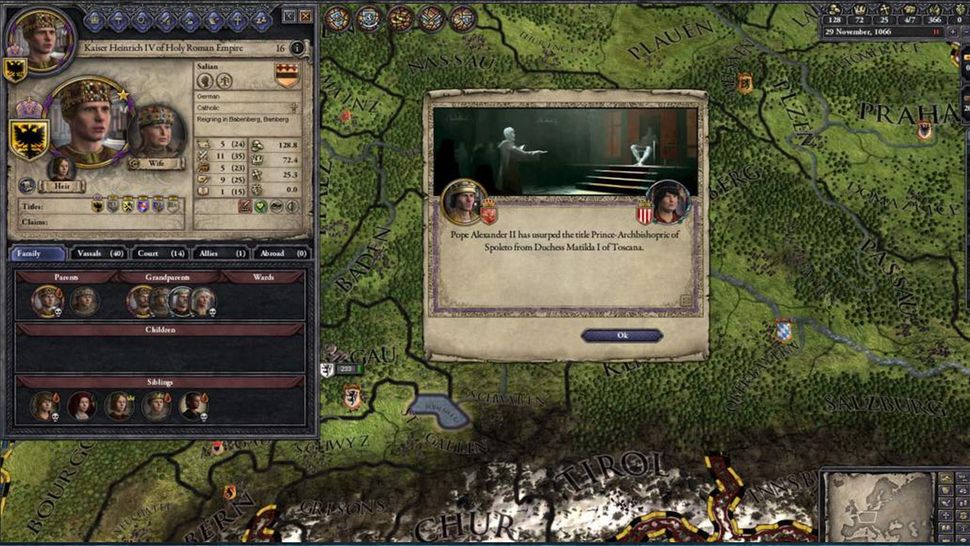
Task: Show the Allies tab
Action: click(221, 254)
